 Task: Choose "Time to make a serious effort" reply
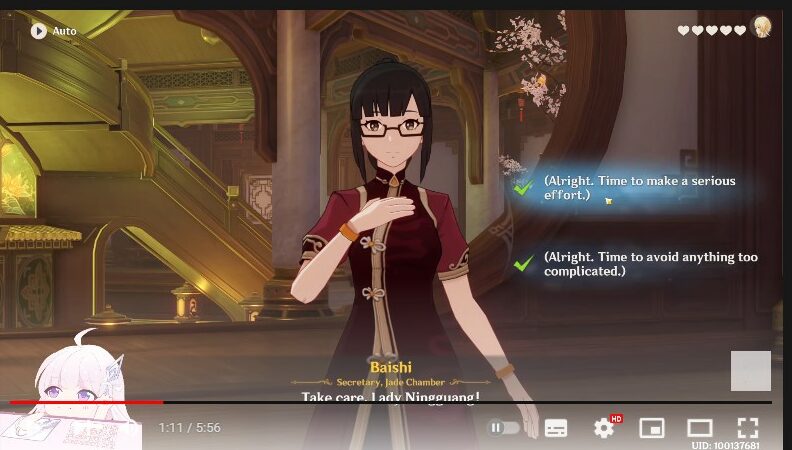639,188
